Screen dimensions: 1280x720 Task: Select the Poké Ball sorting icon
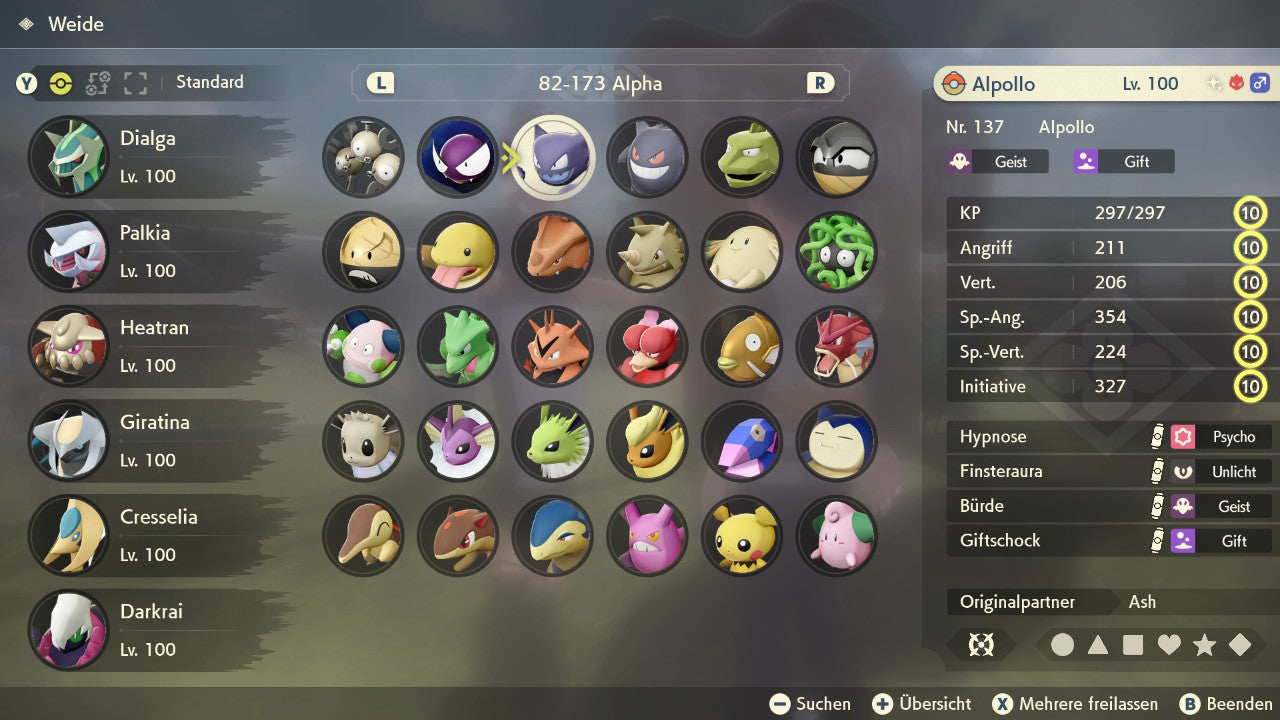(61, 83)
